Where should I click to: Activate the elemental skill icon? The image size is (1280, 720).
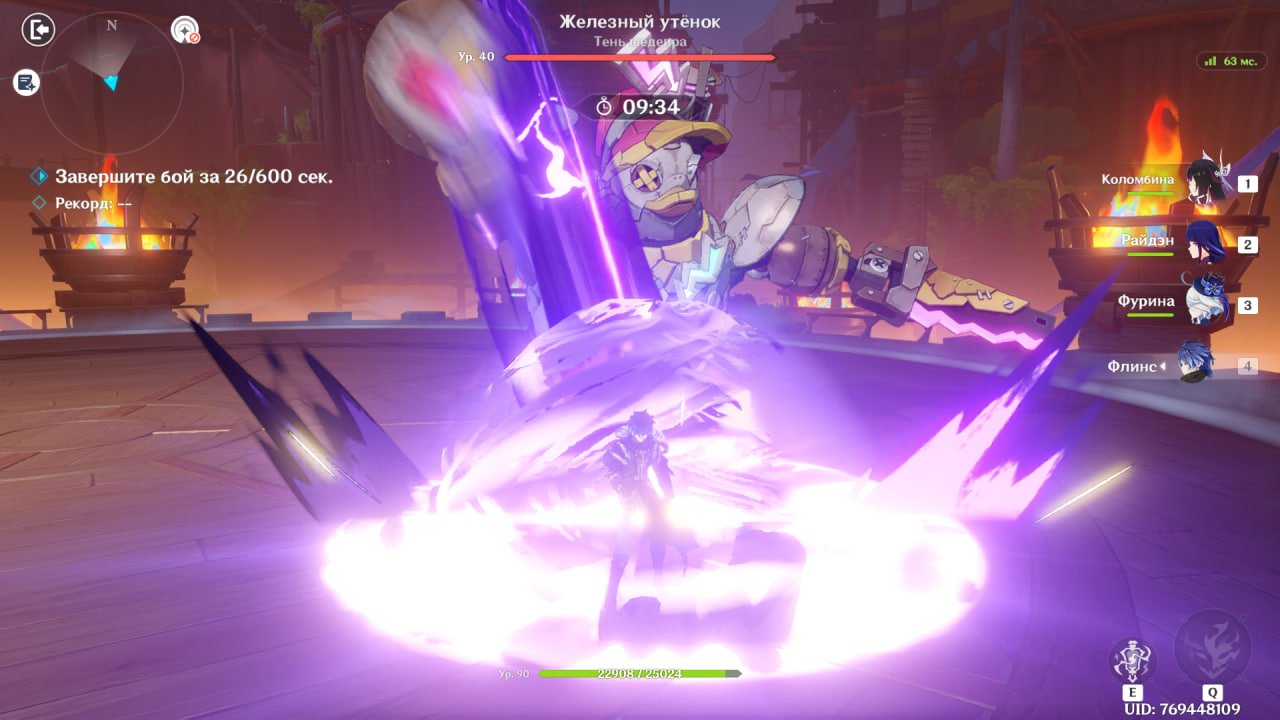(x=1133, y=661)
